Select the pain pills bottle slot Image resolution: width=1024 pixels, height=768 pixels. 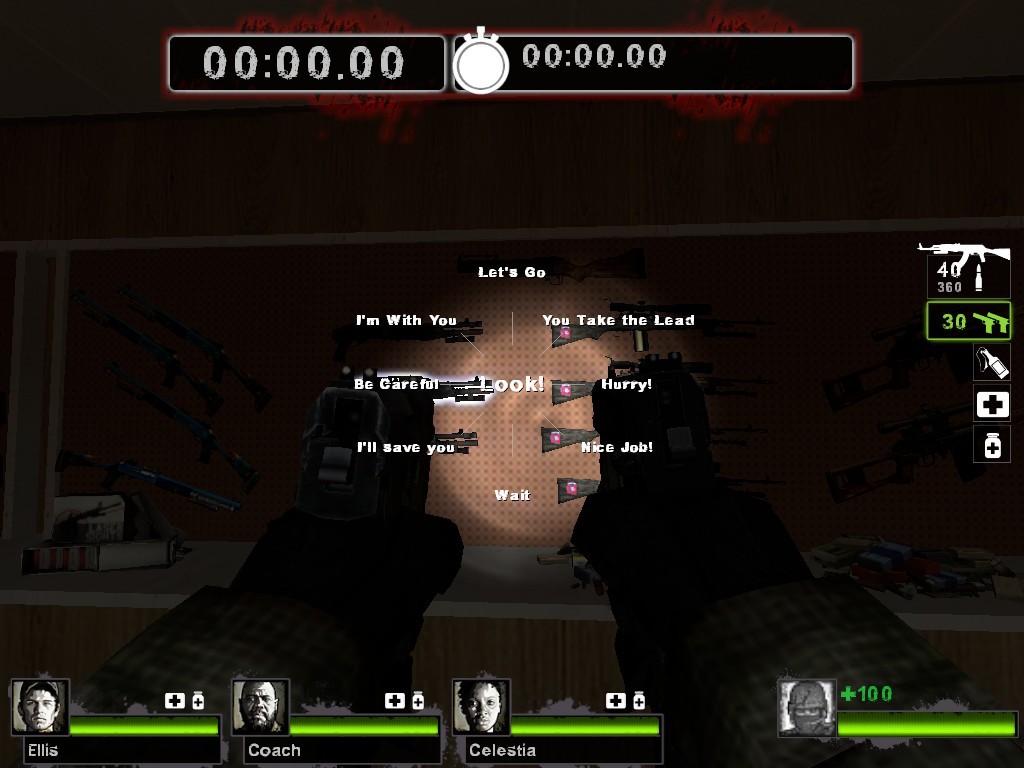coord(992,445)
